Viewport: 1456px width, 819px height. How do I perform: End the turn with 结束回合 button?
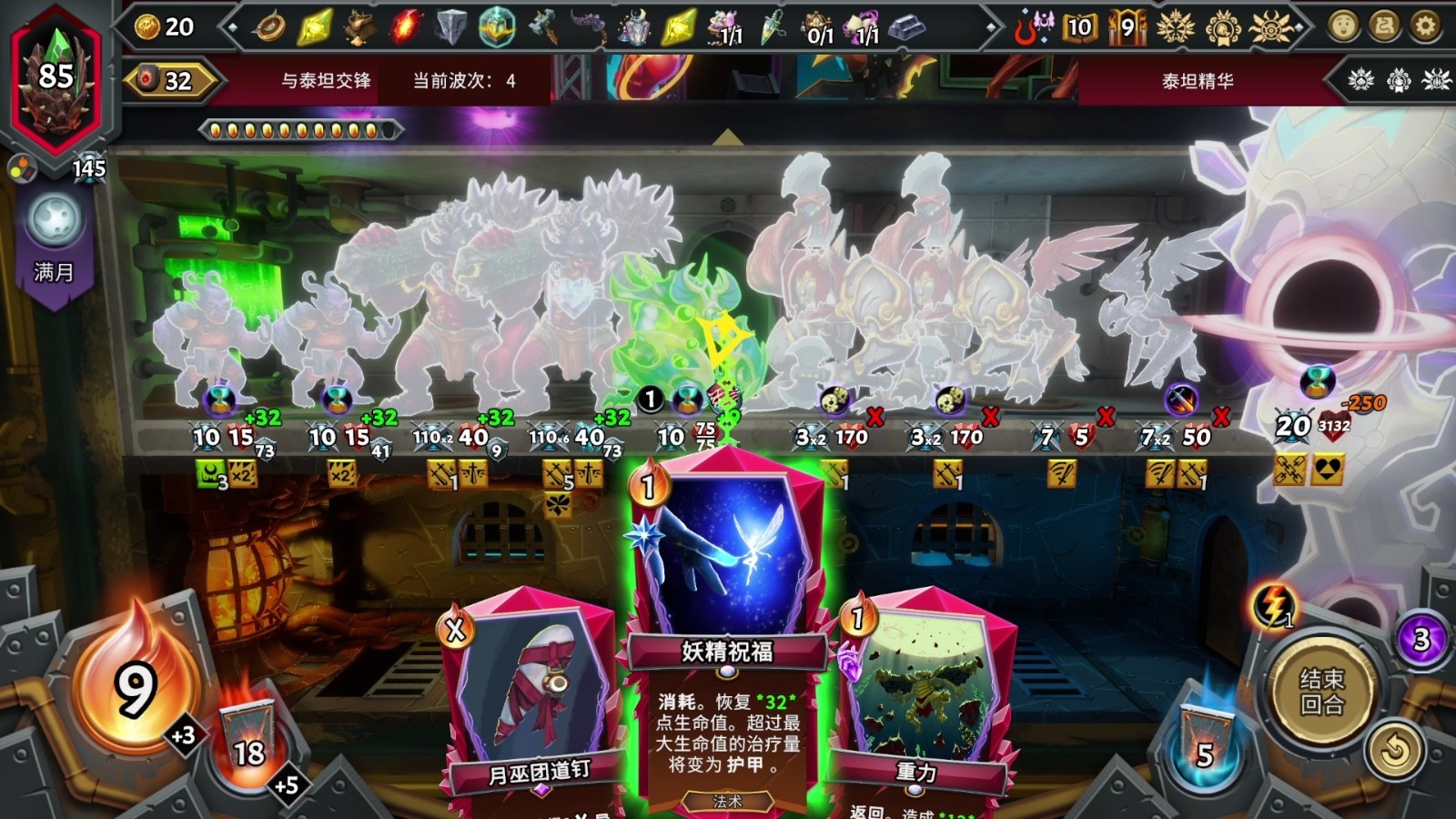(1321, 692)
